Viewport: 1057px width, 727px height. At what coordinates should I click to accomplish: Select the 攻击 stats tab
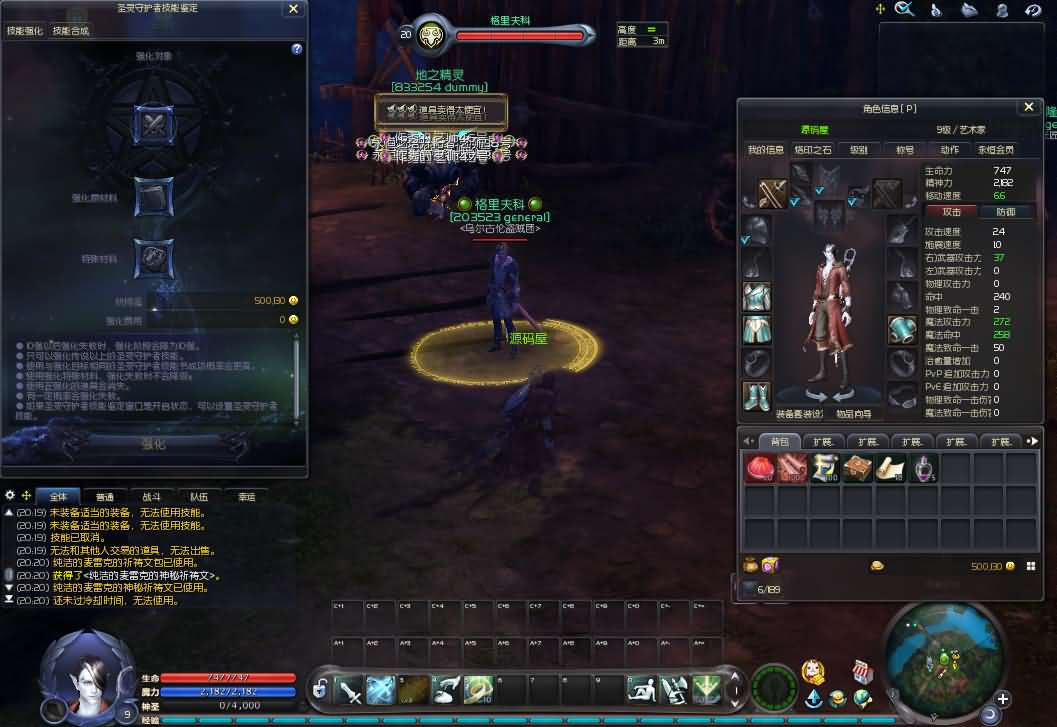[952, 212]
